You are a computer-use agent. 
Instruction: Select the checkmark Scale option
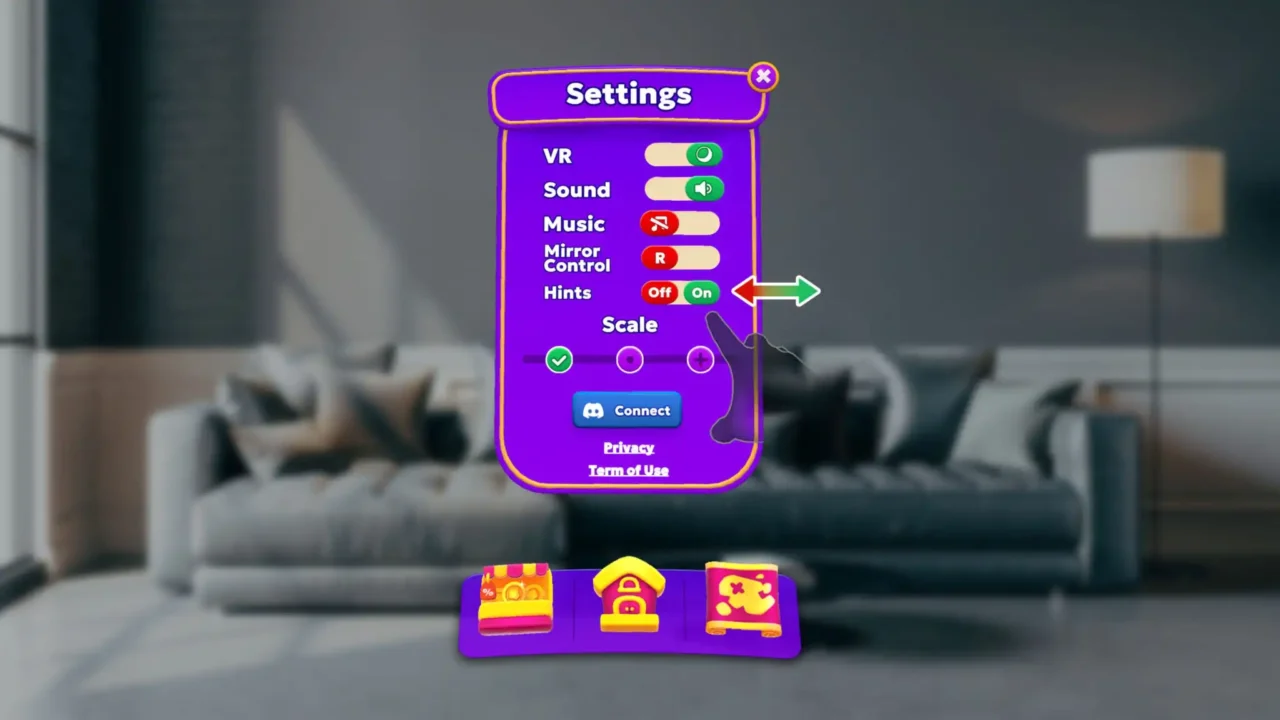(558, 360)
